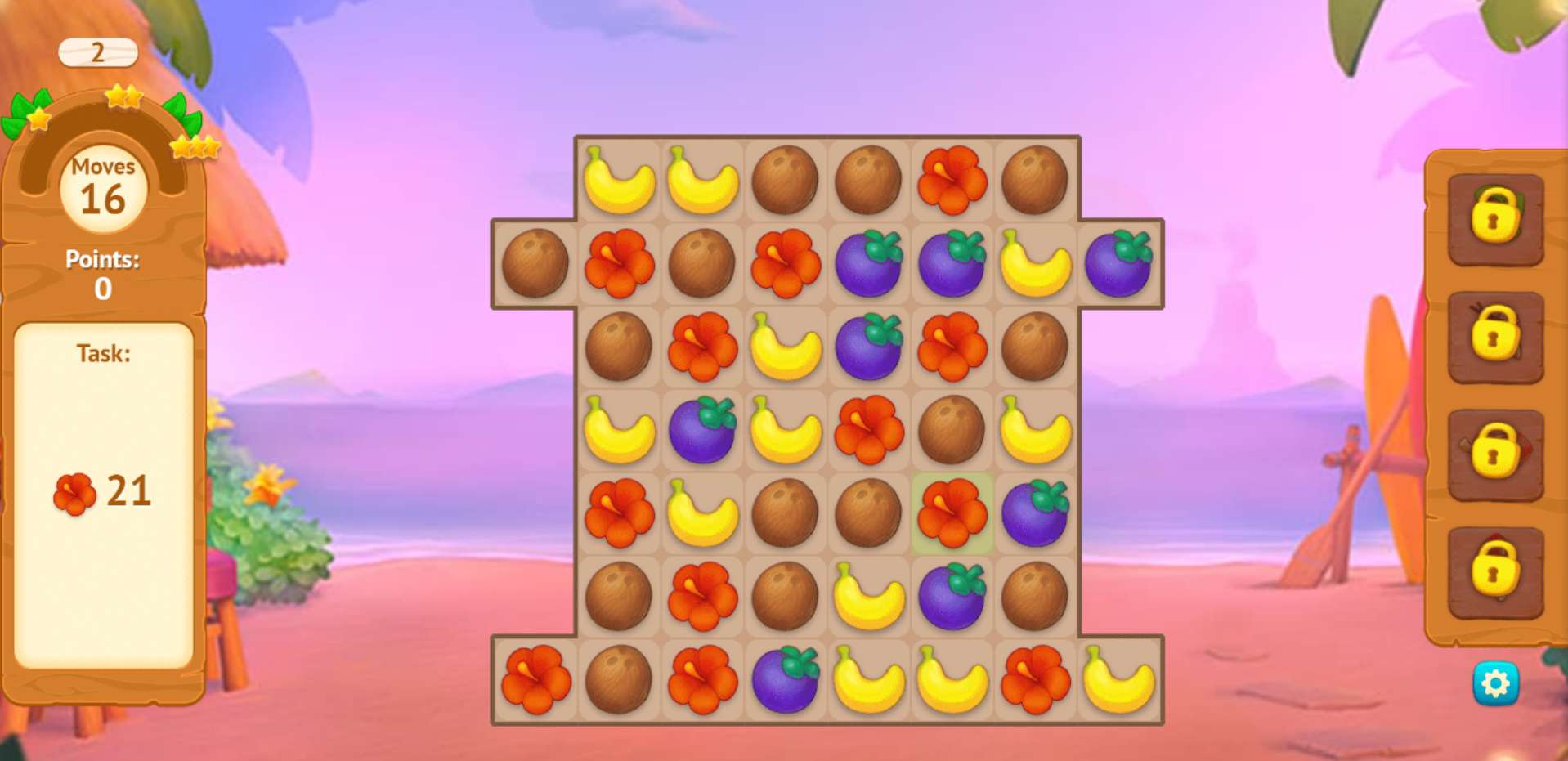The height and width of the screenshot is (761, 1568).
Task: Select the highlighted hibiscus tile with green background
Action: click(x=952, y=513)
